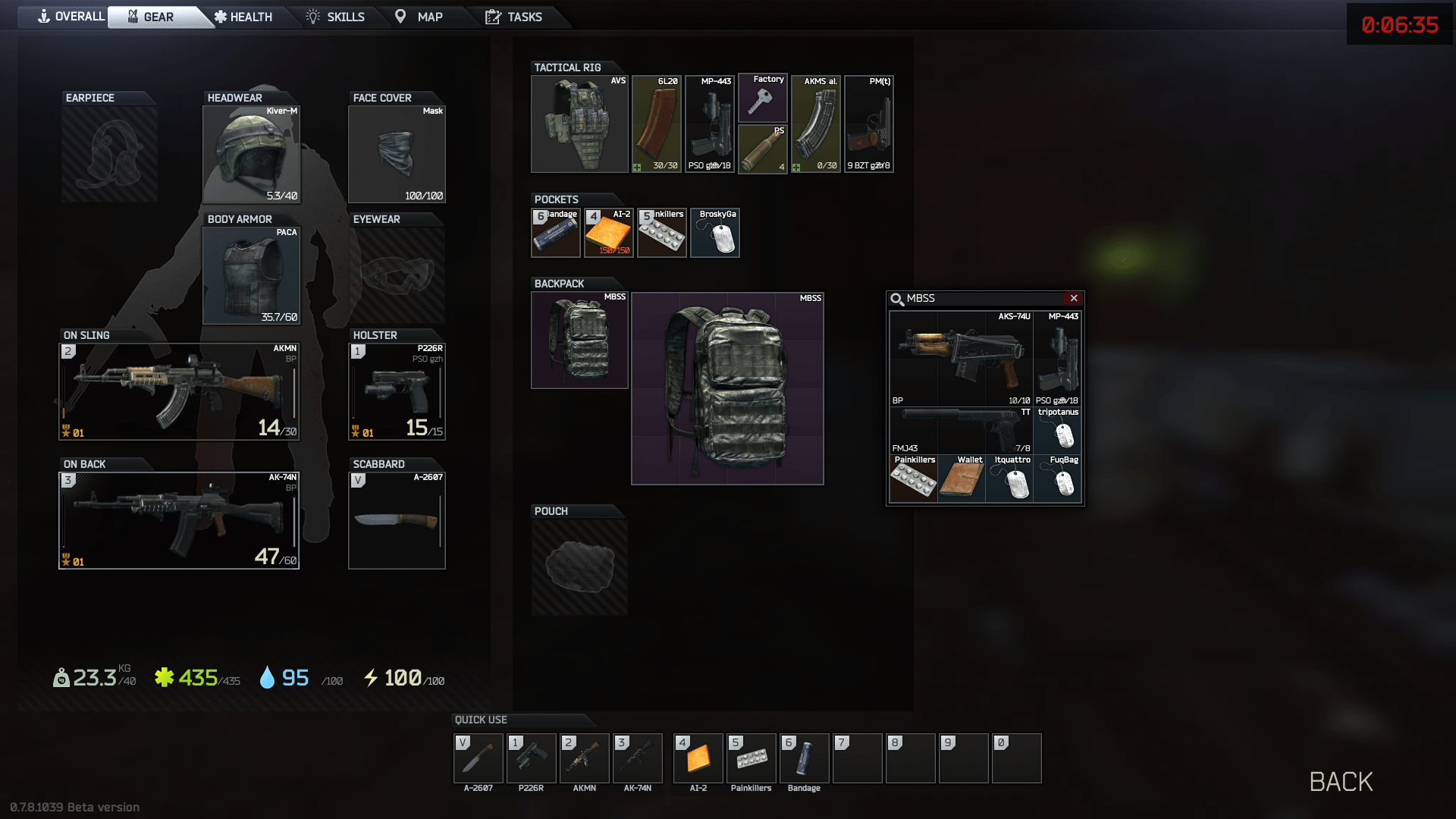1456x819 pixels.
Task: Click the Factory key in the tactical rig
Action: tap(762, 99)
